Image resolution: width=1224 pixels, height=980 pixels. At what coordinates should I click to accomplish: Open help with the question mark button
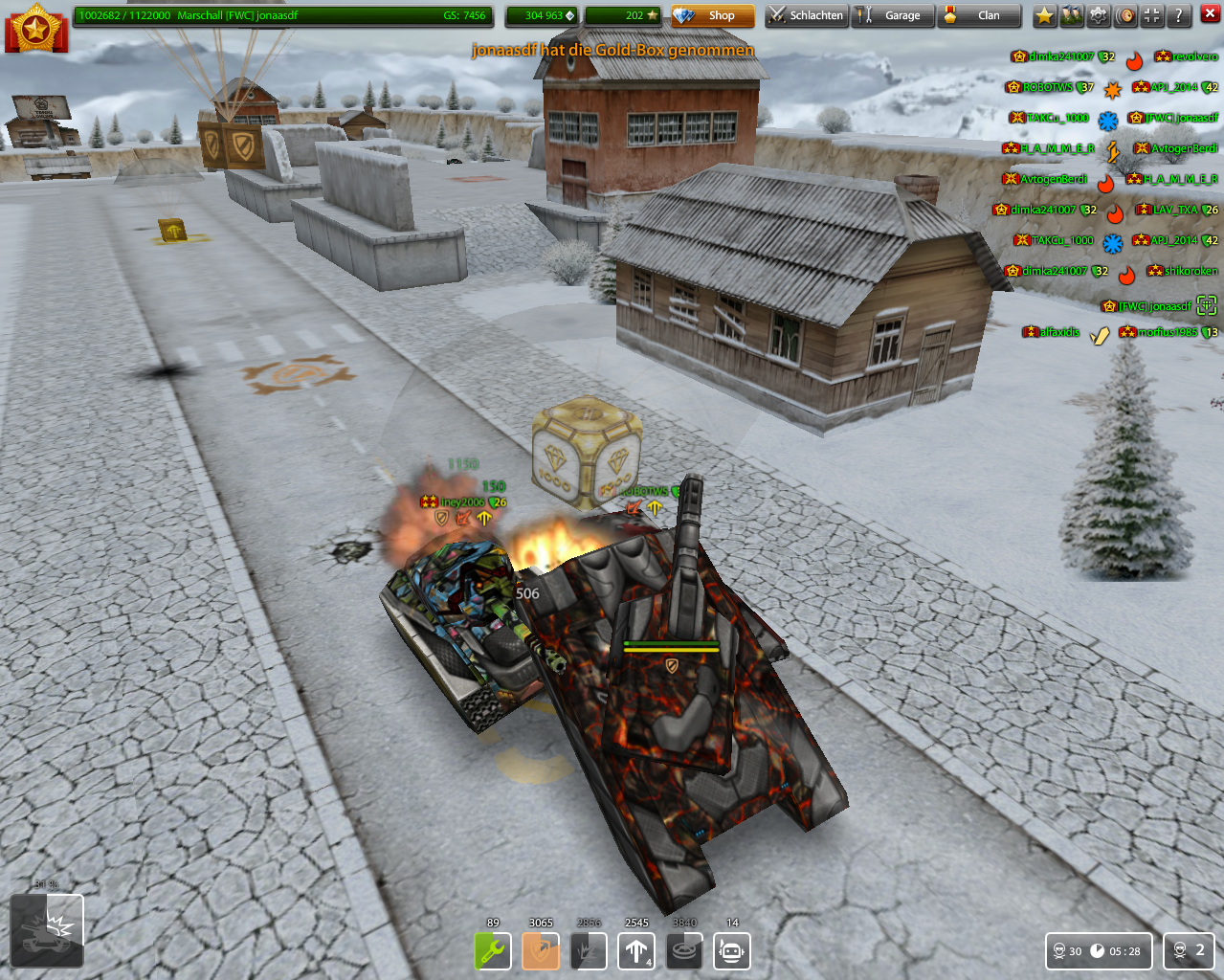click(1179, 15)
